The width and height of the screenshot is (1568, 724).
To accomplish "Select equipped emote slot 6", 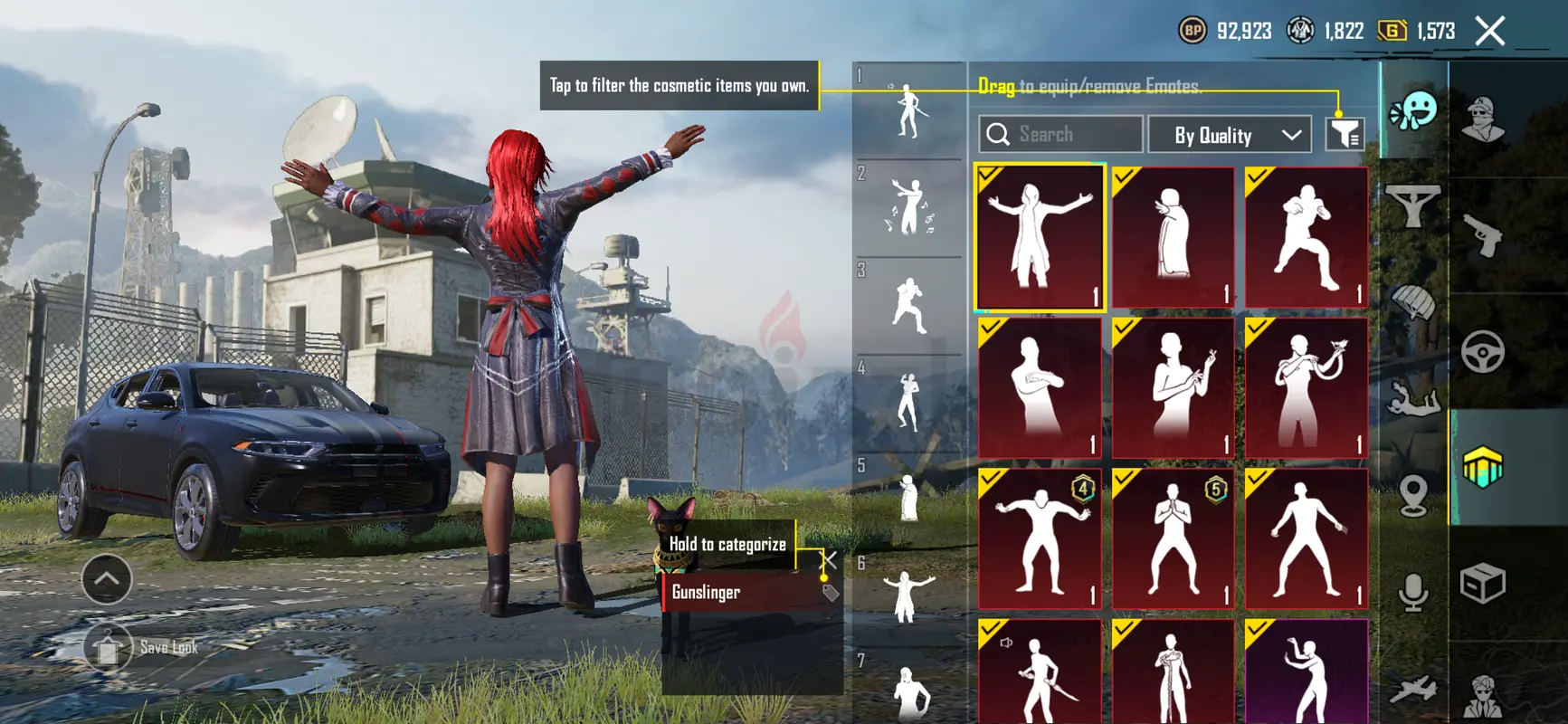I will 908,597.
